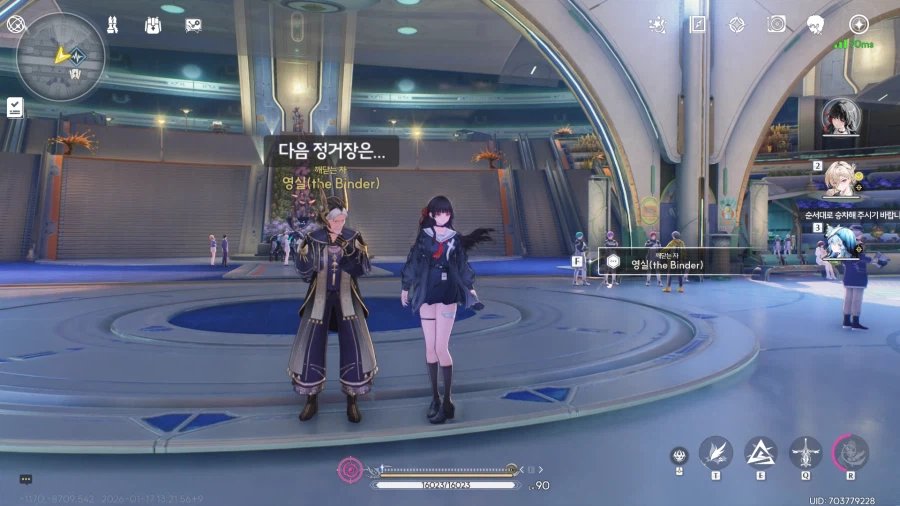Switch to the blonde party member in slot 2
This screenshot has width=900, height=506.
click(x=842, y=180)
